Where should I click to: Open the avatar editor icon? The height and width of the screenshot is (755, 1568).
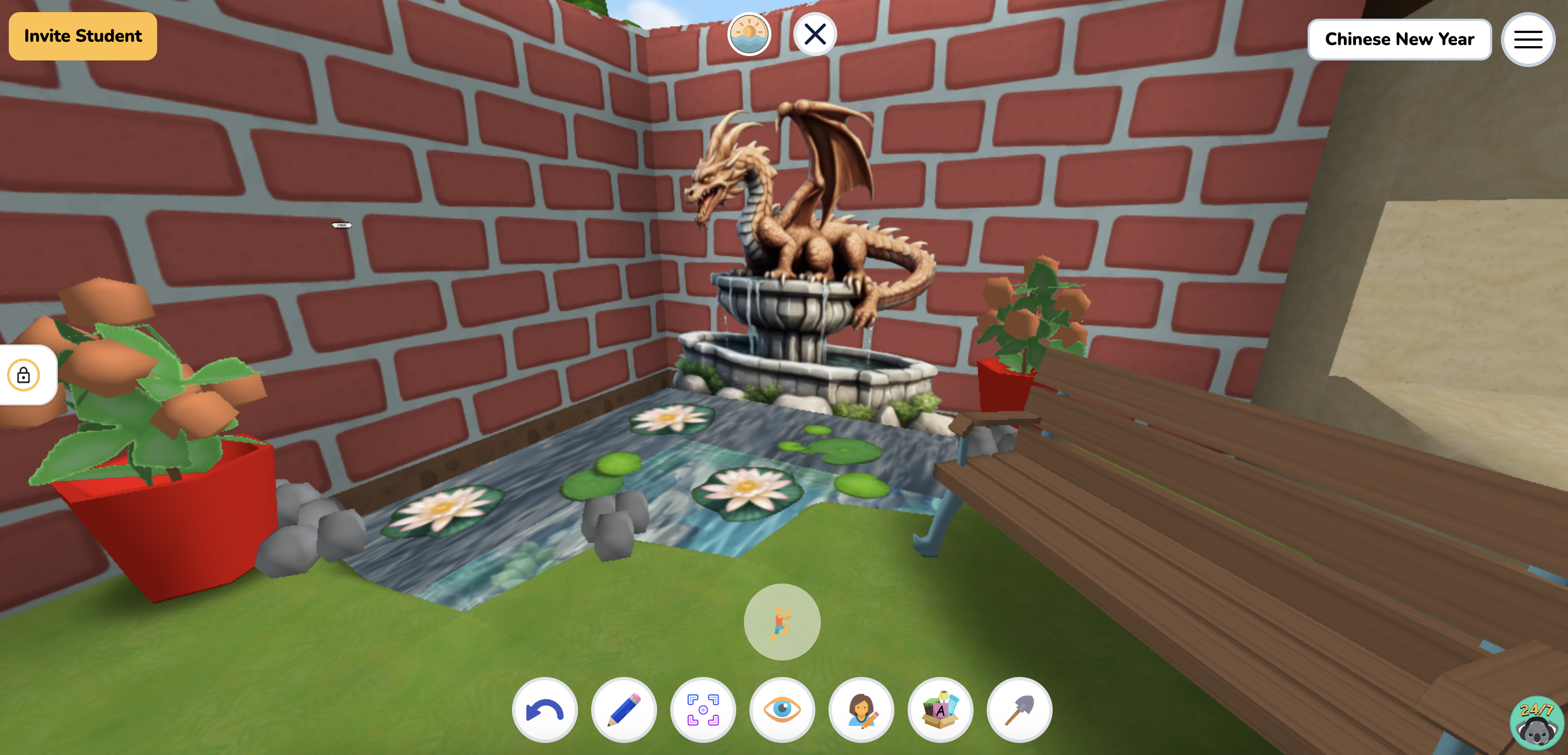[x=861, y=710]
